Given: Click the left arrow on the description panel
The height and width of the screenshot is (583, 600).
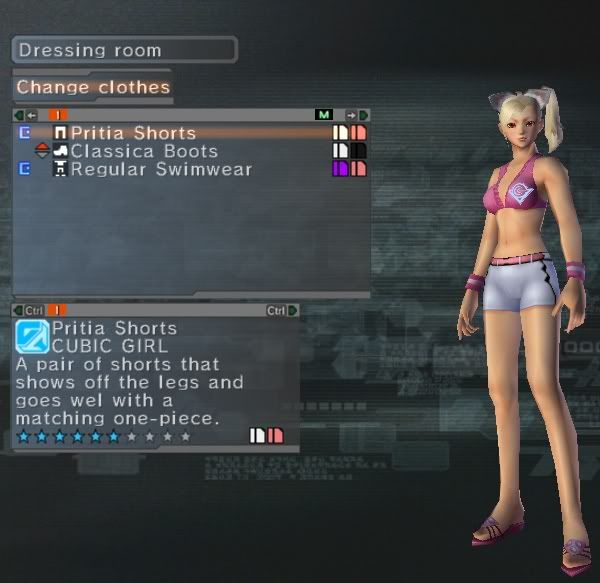Looking at the screenshot, I should click(x=19, y=310).
